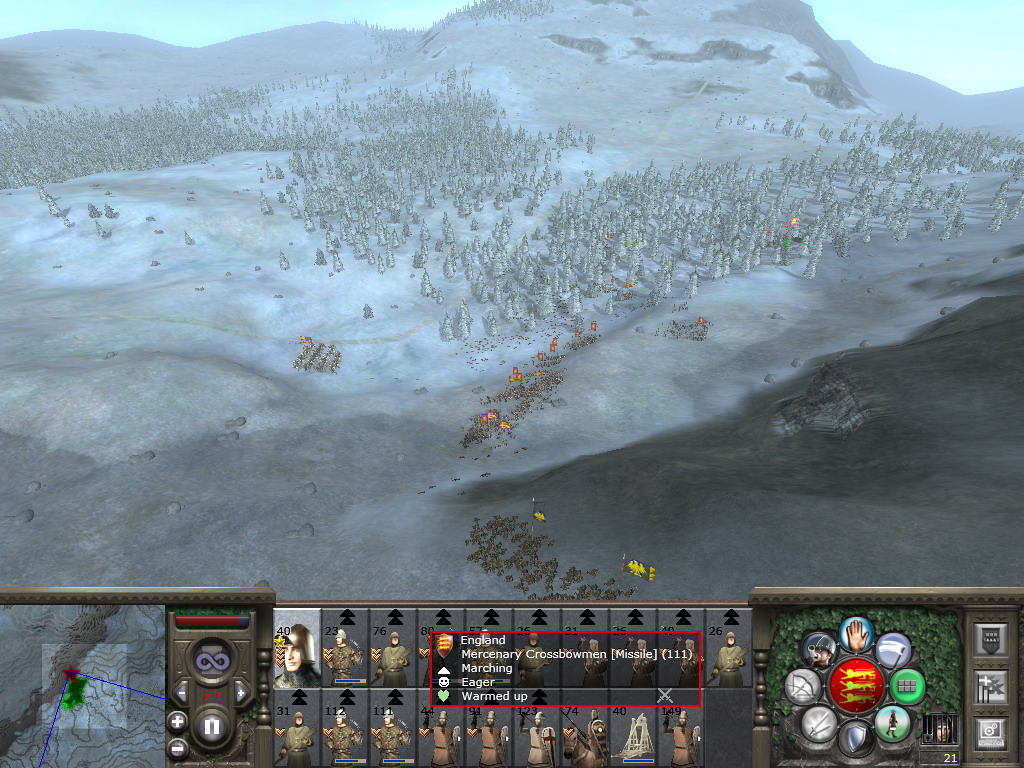The width and height of the screenshot is (1024, 768).
Task: Toggle the fire-at-will bow icon
Action: tap(802, 686)
